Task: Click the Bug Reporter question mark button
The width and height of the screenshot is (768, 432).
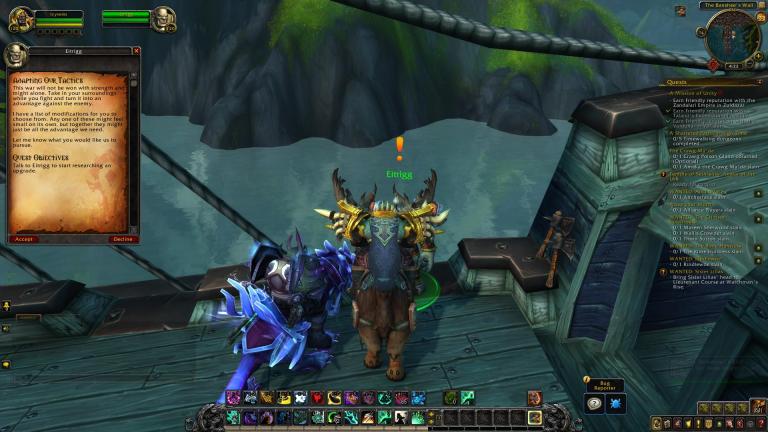Action: tap(594, 403)
